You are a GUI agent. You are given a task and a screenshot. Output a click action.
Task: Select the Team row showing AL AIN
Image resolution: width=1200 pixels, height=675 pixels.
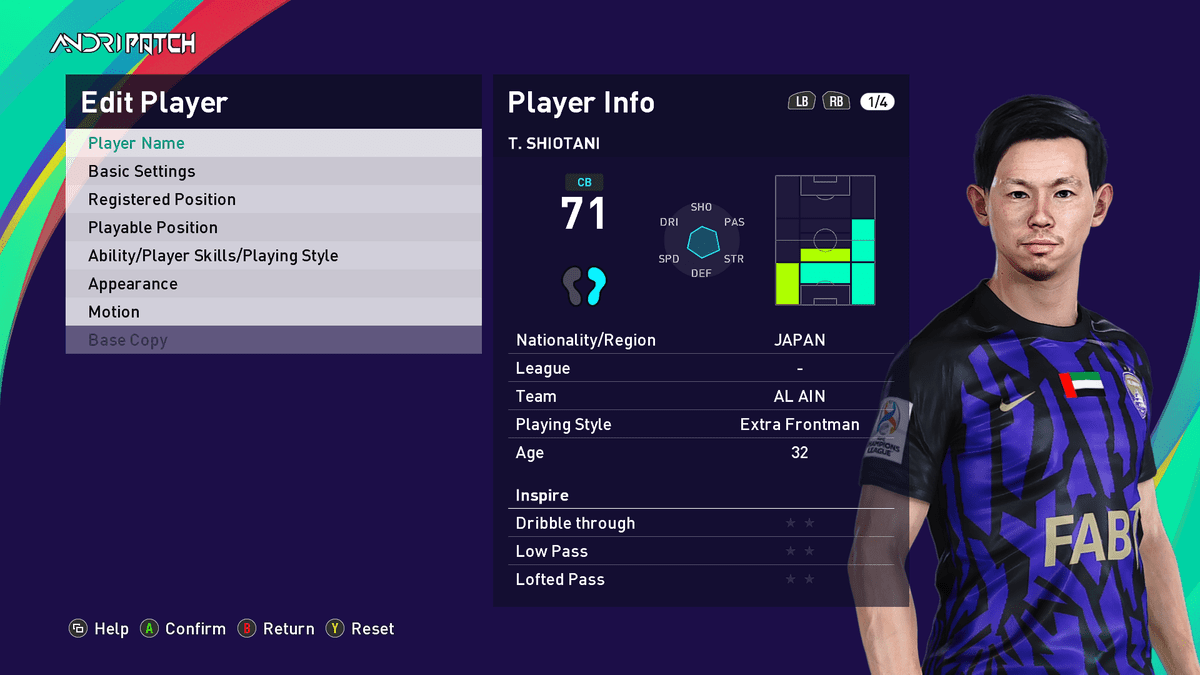[x=701, y=396]
